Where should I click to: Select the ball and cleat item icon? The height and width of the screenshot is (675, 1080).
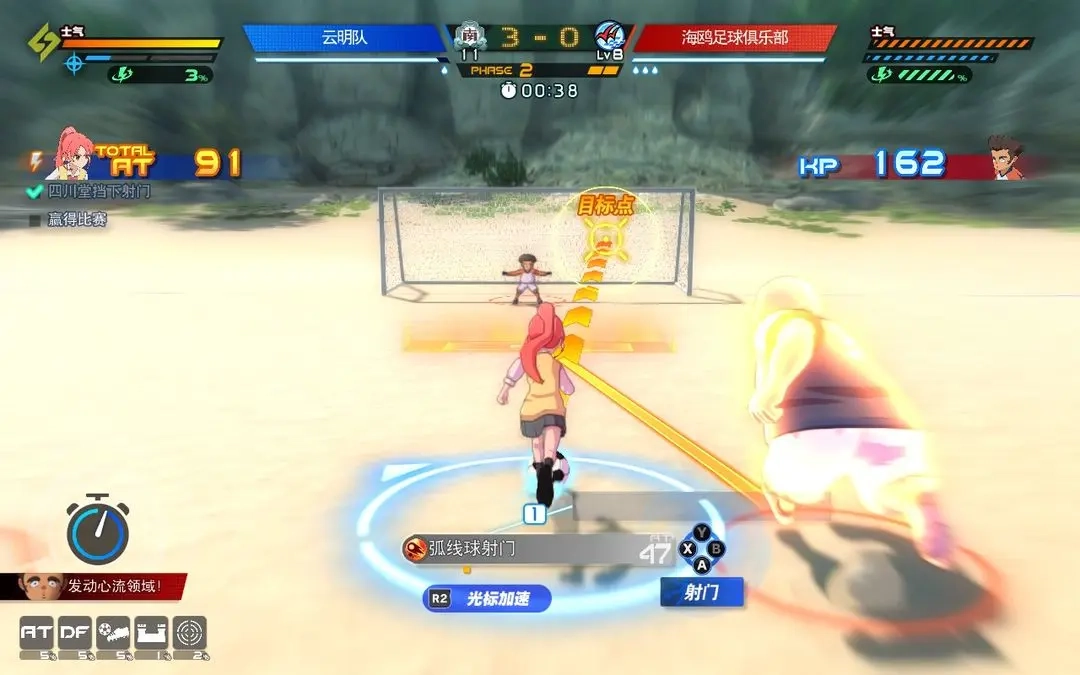pos(113,633)
